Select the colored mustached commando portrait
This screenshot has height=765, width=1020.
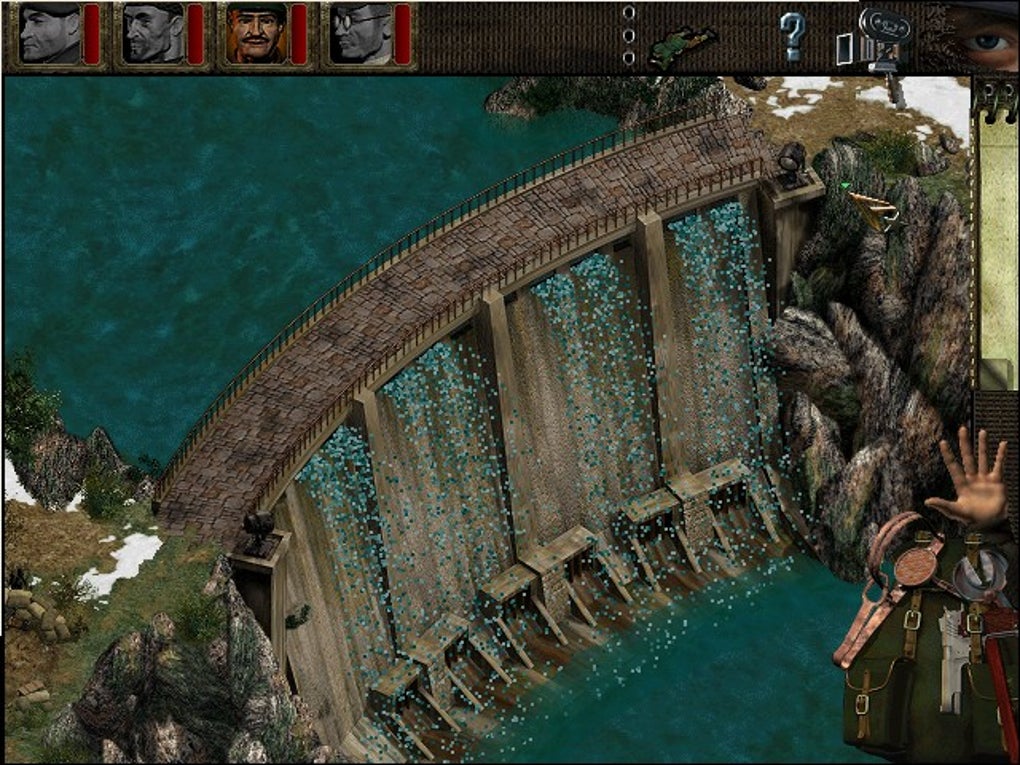[x=255, y=34]
